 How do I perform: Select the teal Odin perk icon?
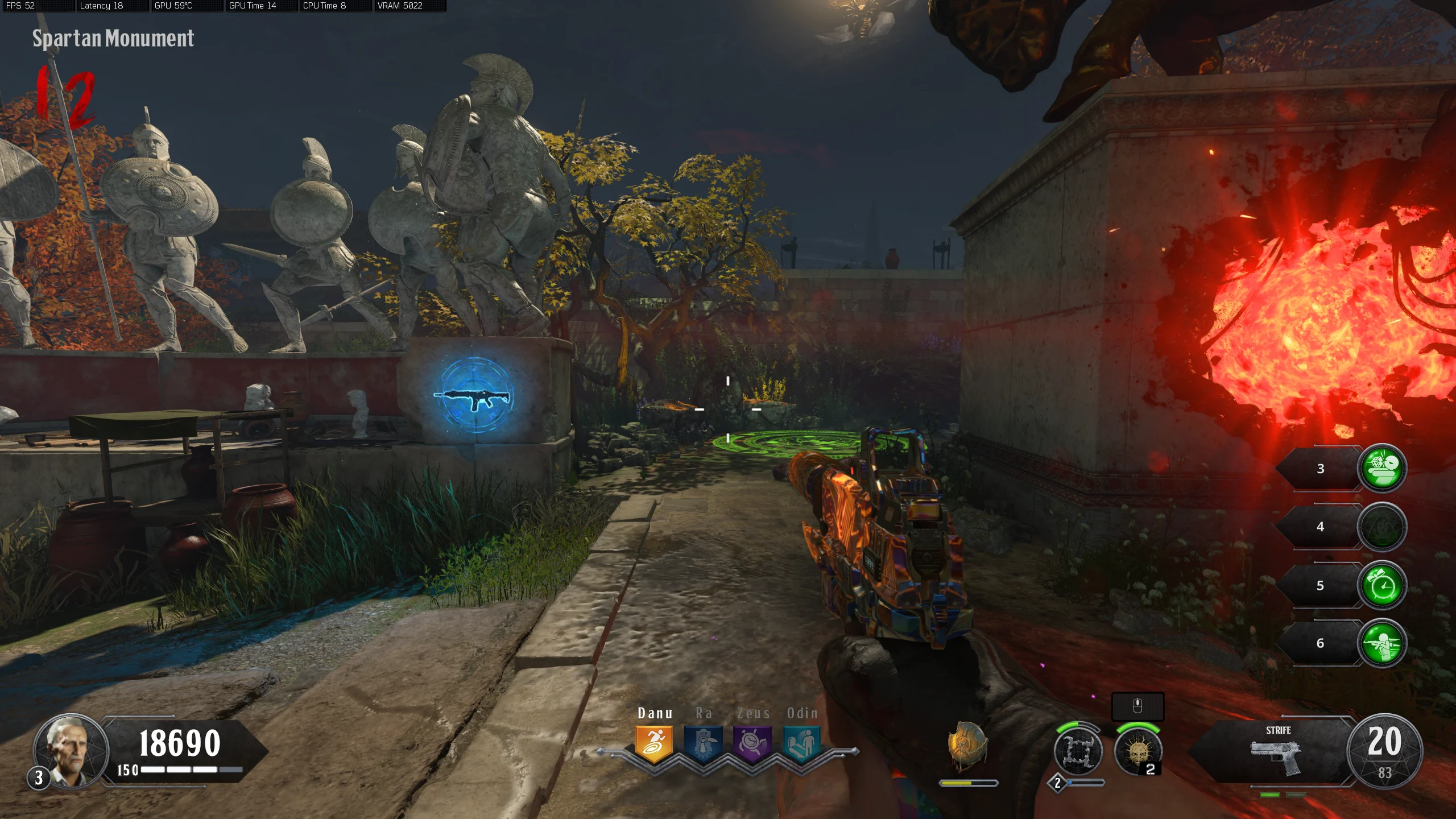tap(801, 743)
